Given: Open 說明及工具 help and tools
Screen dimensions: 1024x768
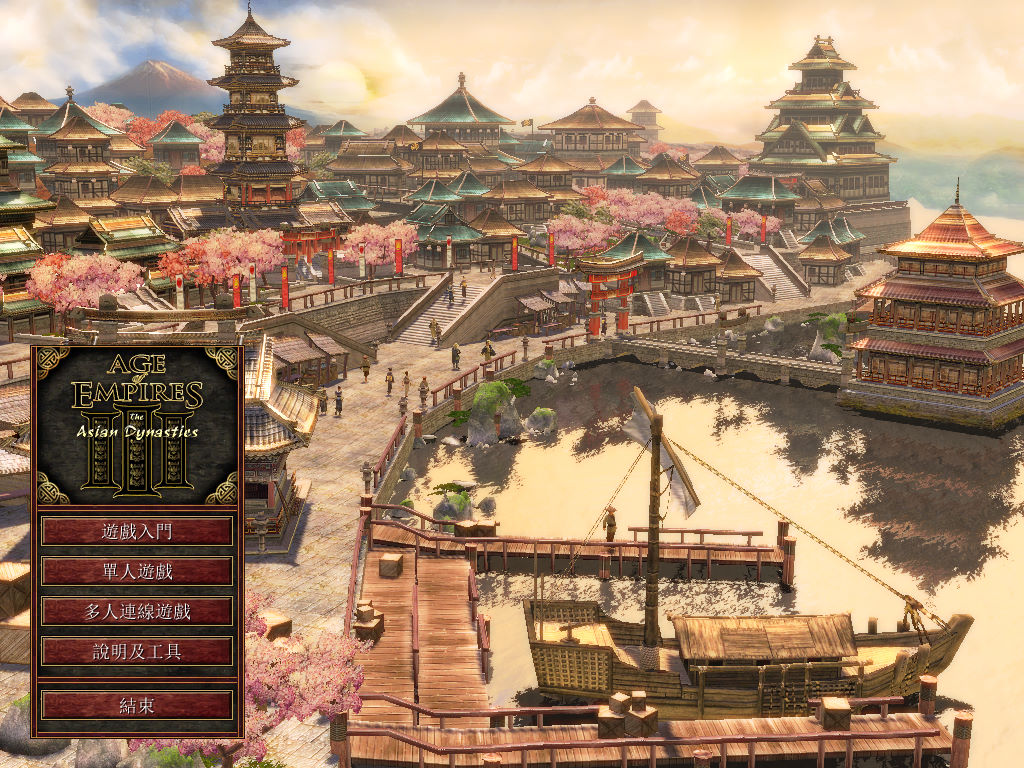Looking at the screenshot, I should pyautogui.click(x=137, y=651).
